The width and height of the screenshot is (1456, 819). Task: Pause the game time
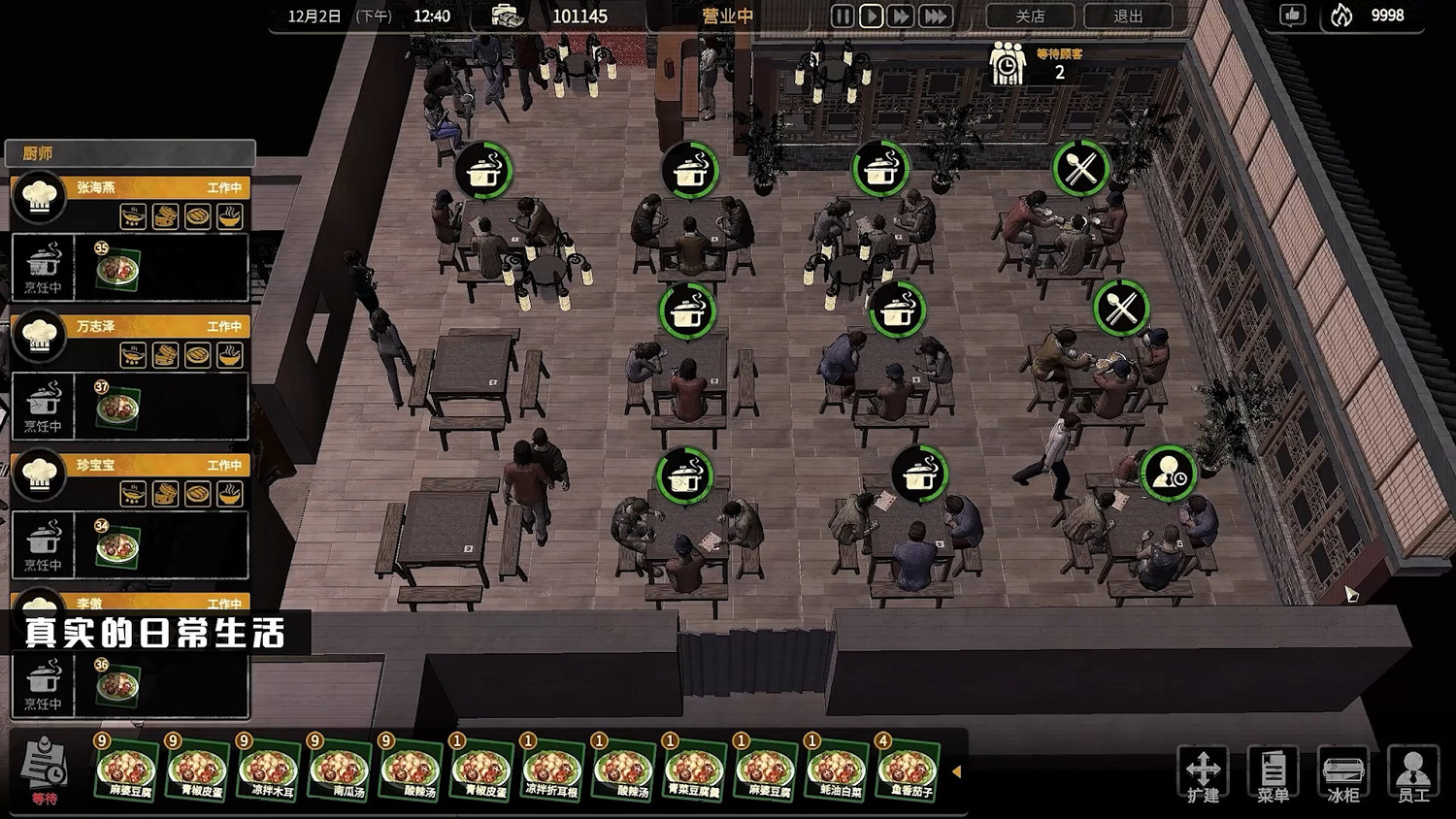(842, 16)
